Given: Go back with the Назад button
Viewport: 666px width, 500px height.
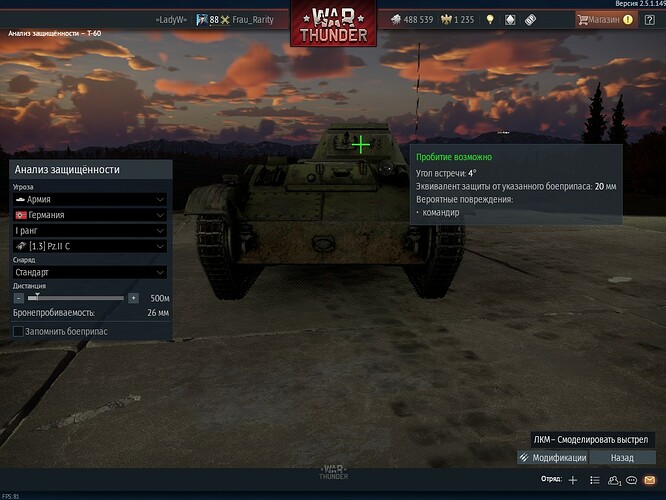Looking at the screenshot, I should (x=624, y=457).
